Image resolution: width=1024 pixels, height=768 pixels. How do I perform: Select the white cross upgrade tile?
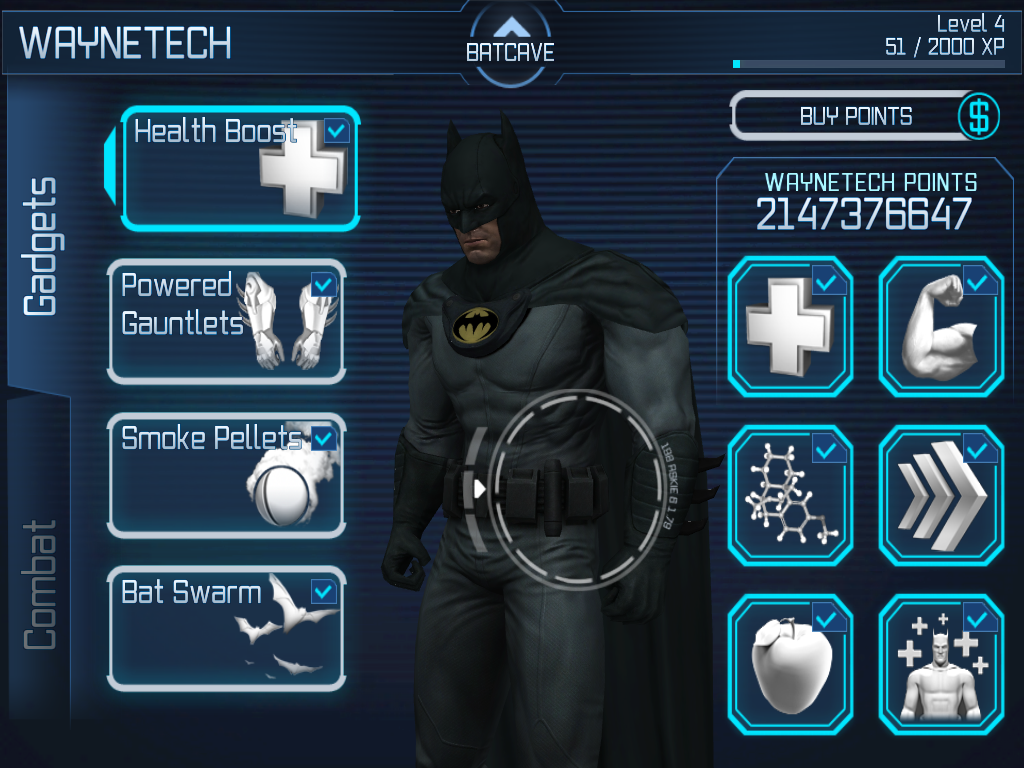(790, 326)
